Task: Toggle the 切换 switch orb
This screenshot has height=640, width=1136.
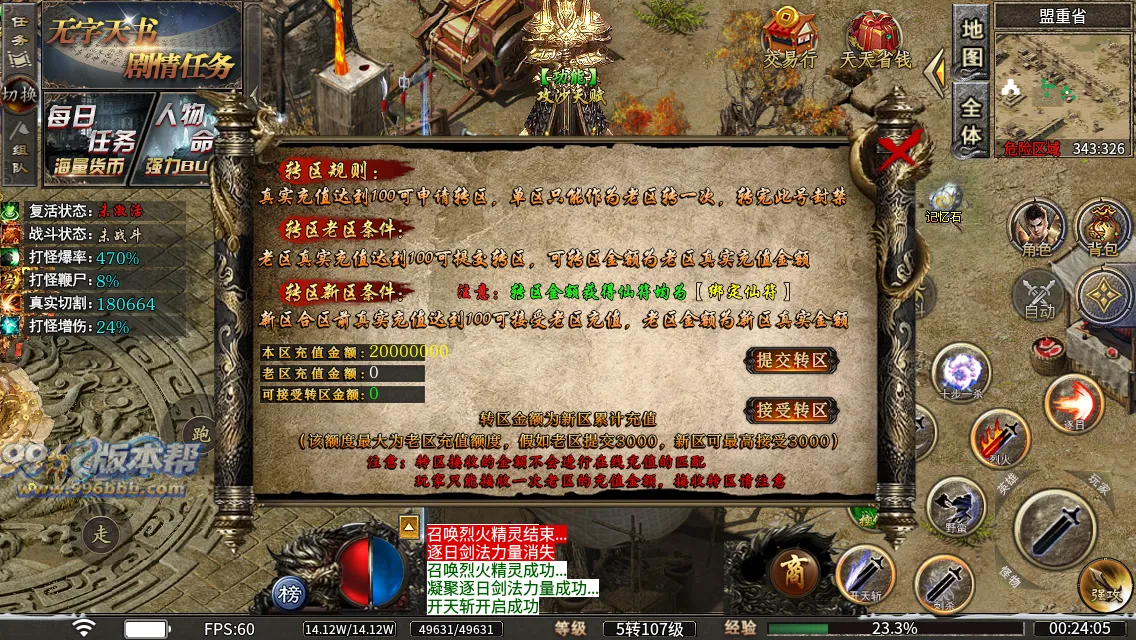Action: coord(19,94)
